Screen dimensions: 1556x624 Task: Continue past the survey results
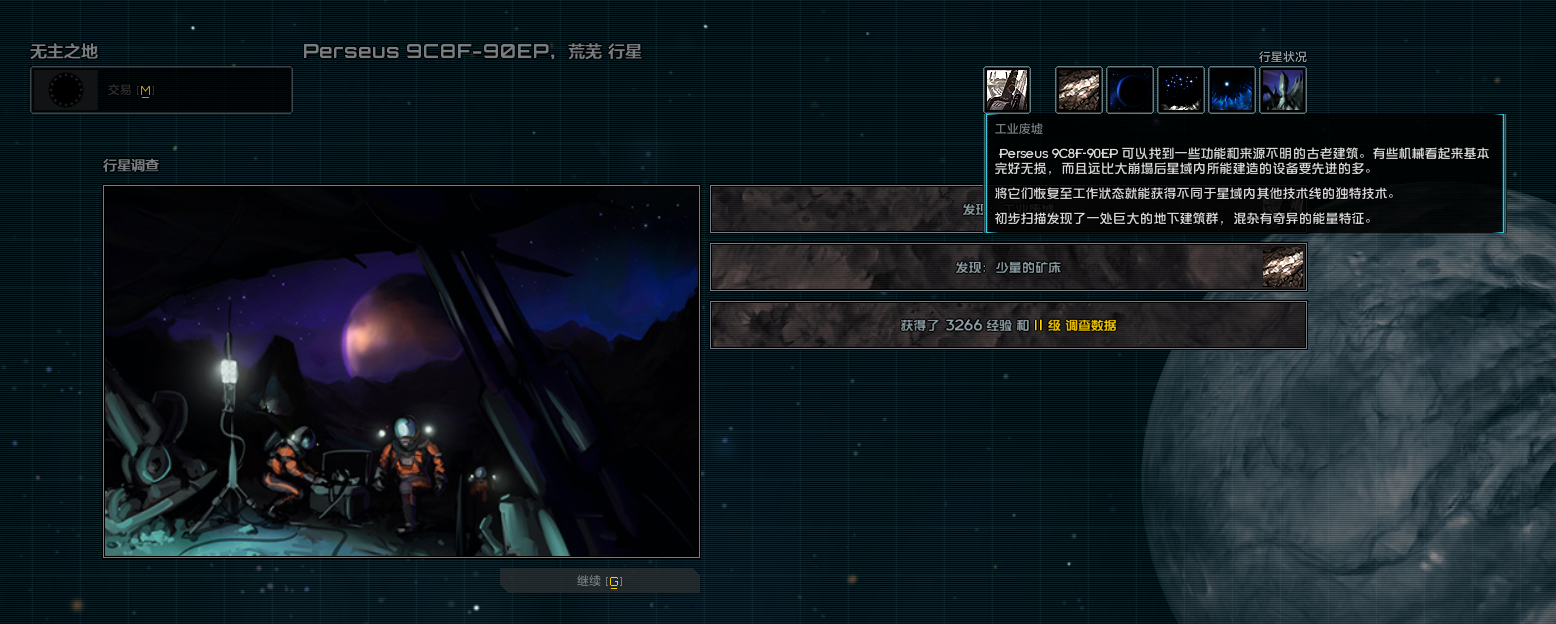[x=600, y=581]
